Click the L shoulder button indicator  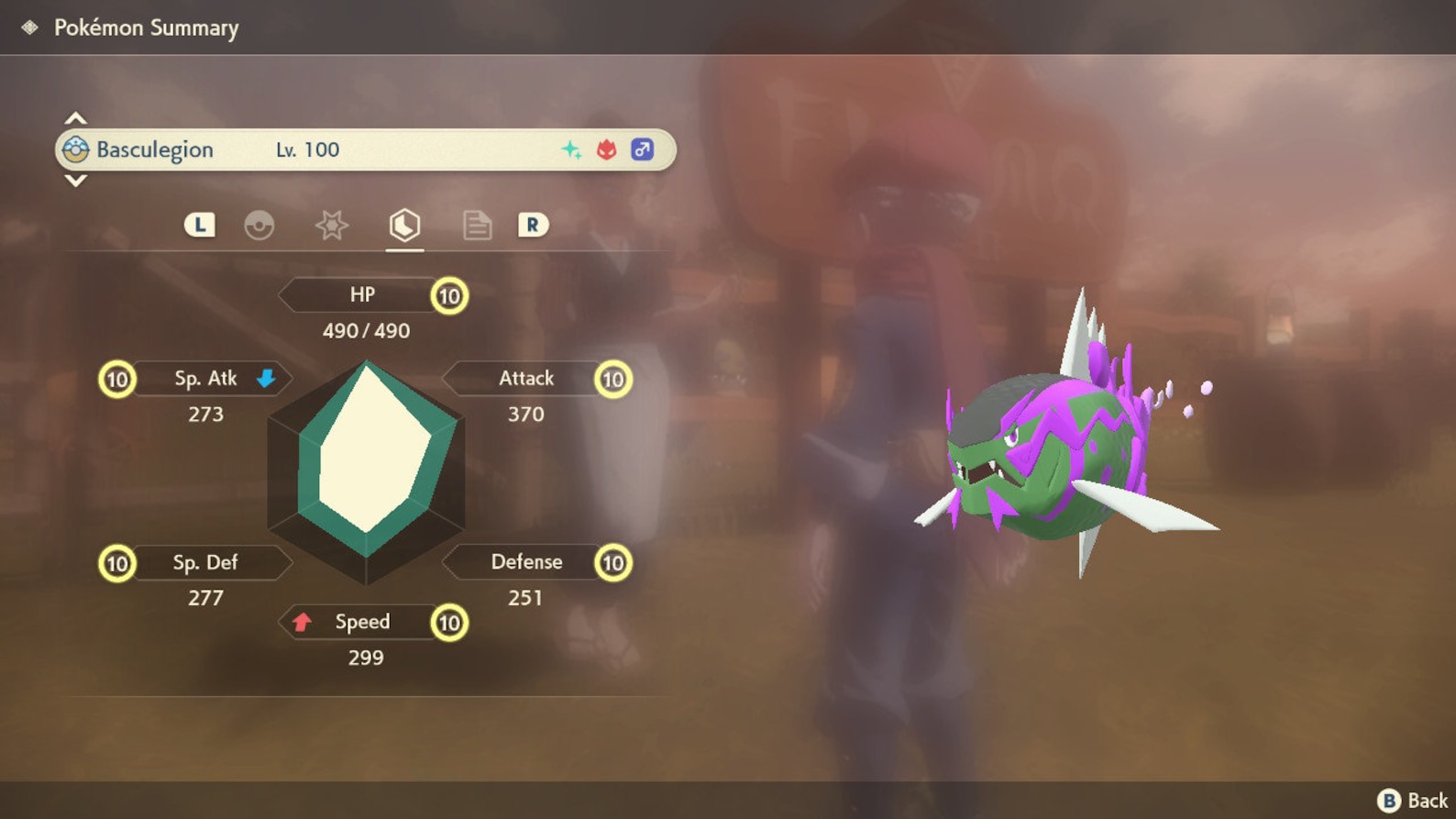click(199, 225)
